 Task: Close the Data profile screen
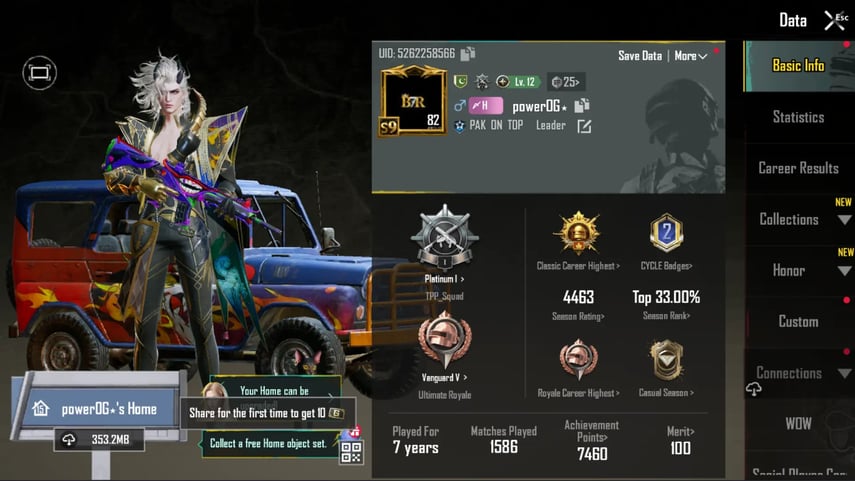pos(834,19)
